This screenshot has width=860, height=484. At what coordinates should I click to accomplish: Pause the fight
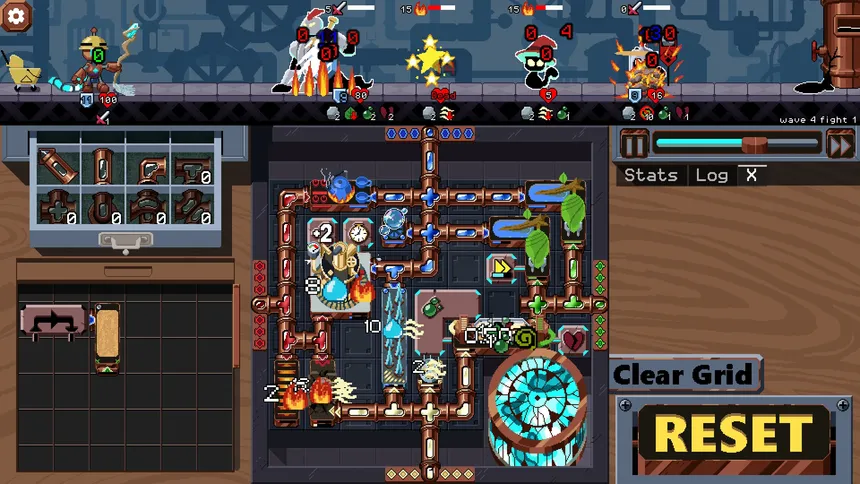635,144
